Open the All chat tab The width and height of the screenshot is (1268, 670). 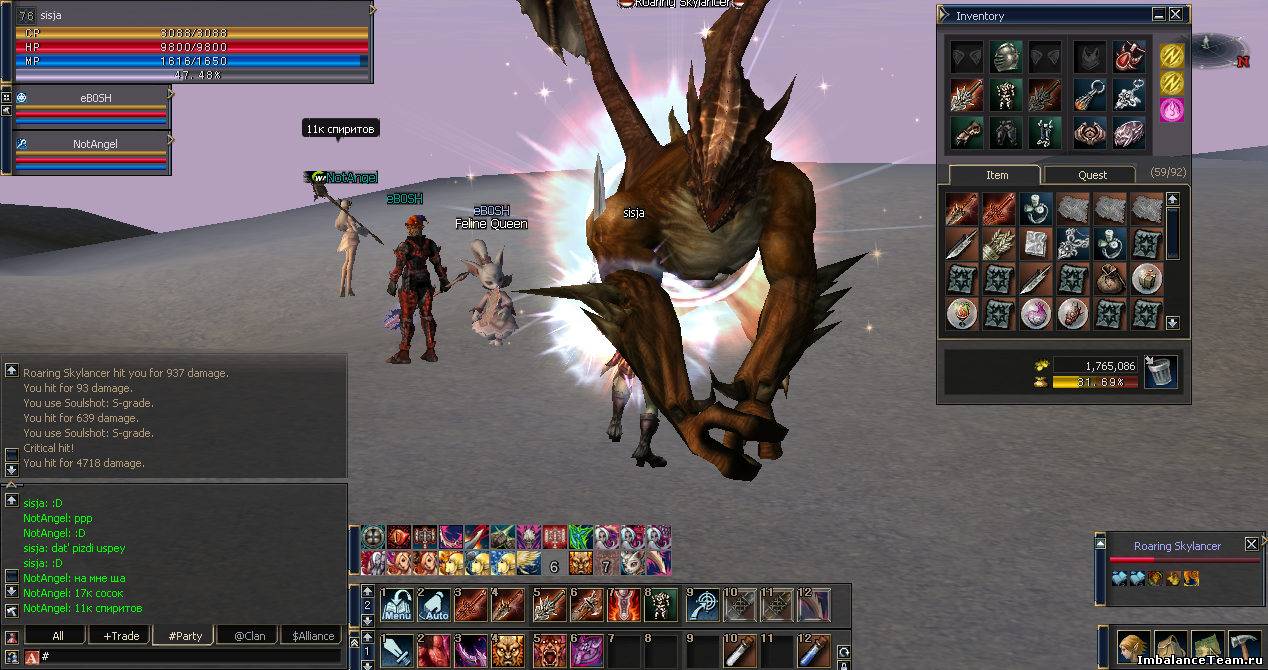58,636
